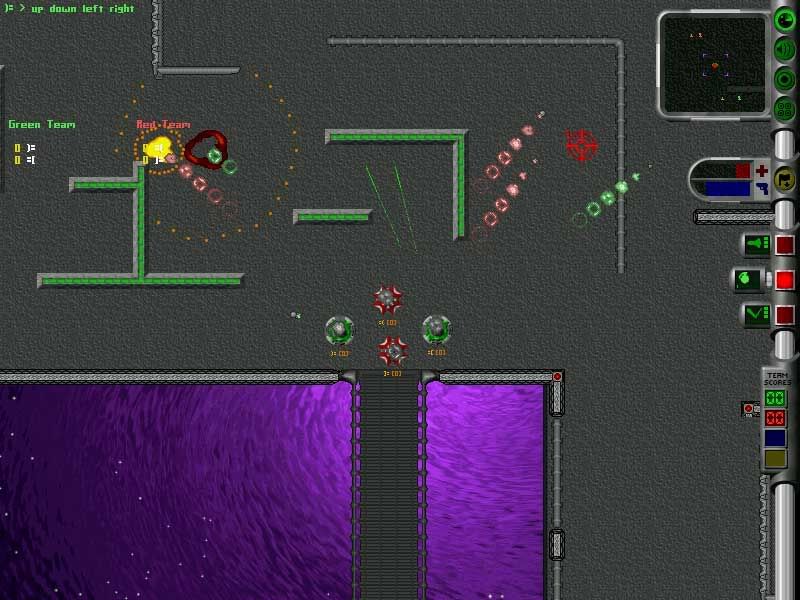The image size is (800, 600).
Task: Click the yellow flag button
Action: (785, 180)
